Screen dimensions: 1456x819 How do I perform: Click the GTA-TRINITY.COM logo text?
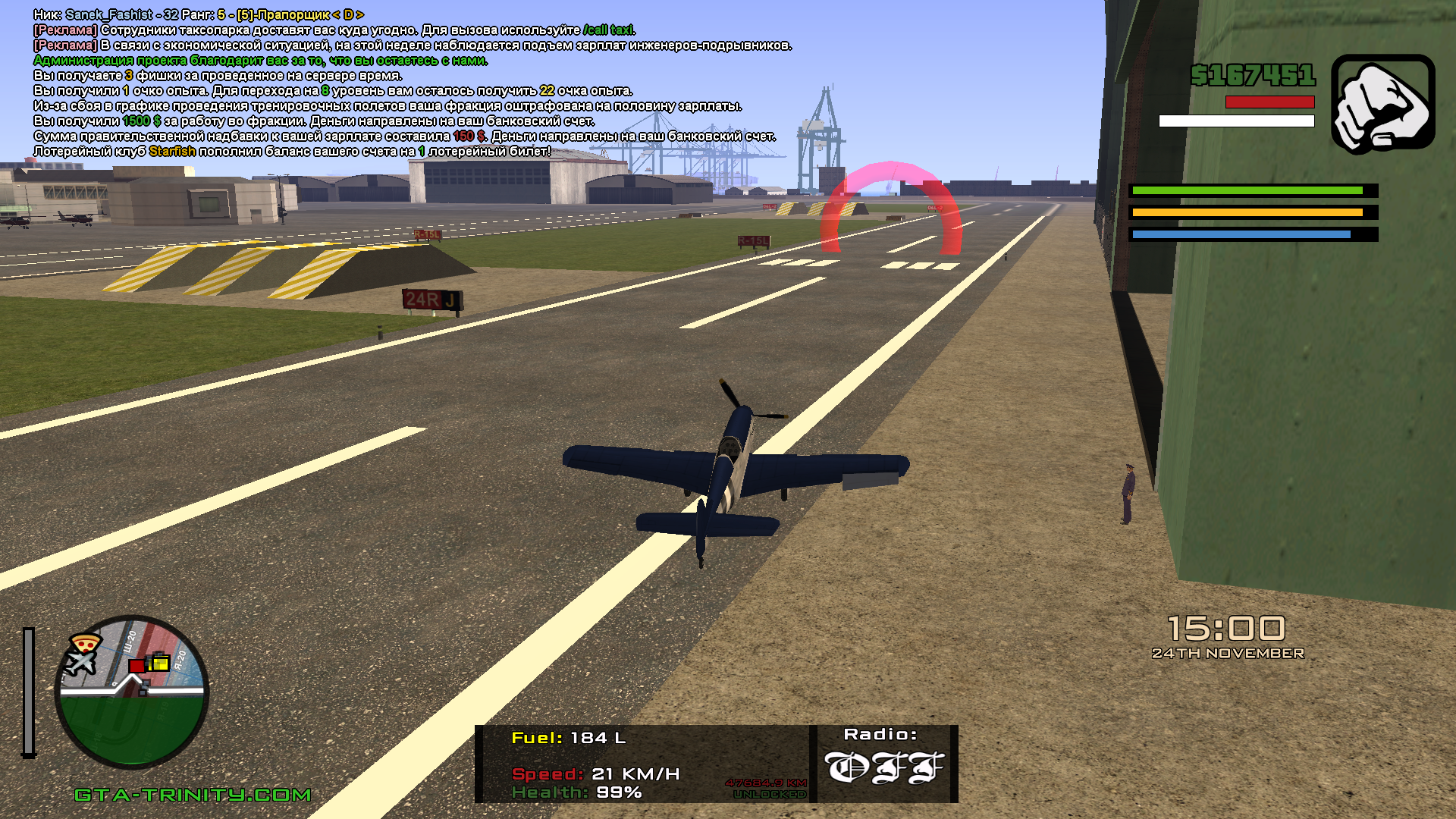[x=193, y=795]
